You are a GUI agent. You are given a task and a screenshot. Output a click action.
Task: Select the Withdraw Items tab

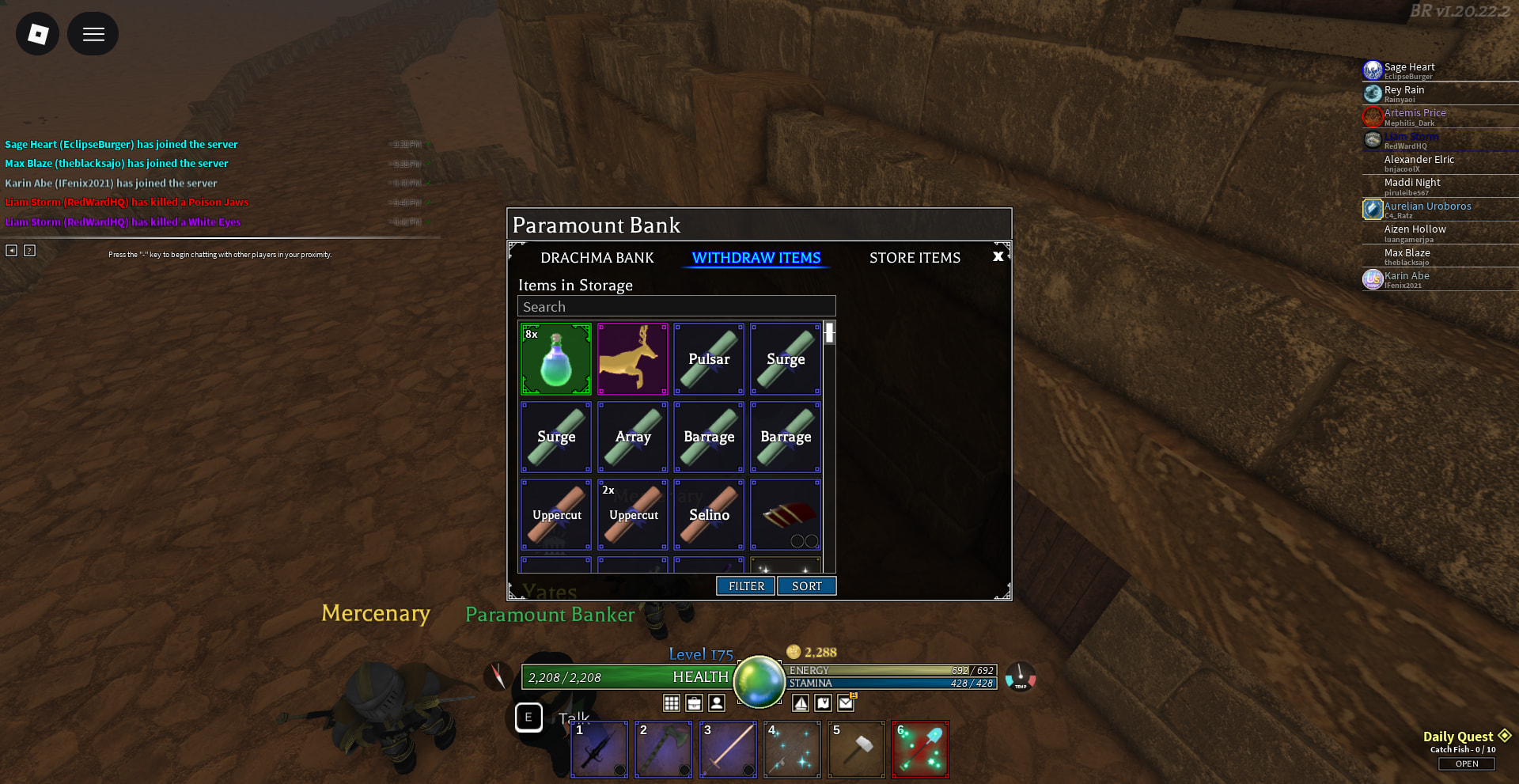click(756, 258)
